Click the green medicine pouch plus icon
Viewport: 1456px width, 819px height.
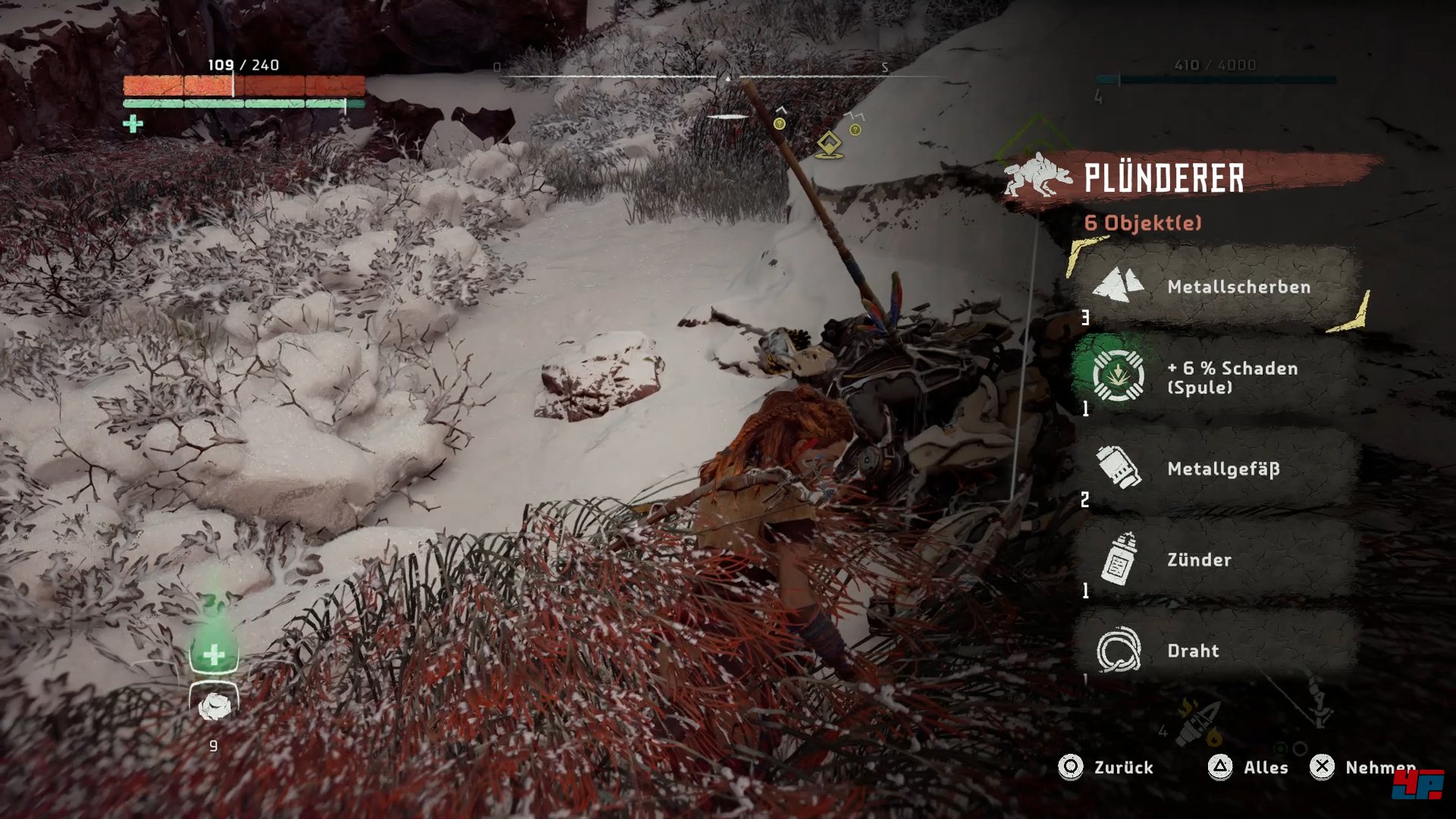point(133,124)
